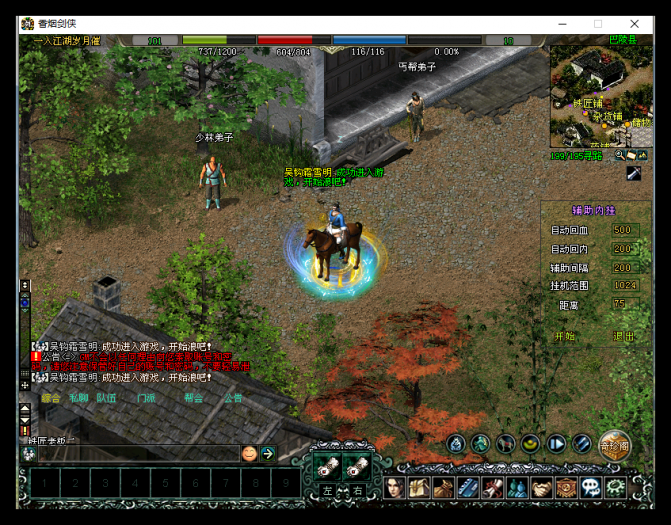Open the 奇珍阁 shop
Image resolution: width=671 pixels, height=525 pixels.
[613, 445]
